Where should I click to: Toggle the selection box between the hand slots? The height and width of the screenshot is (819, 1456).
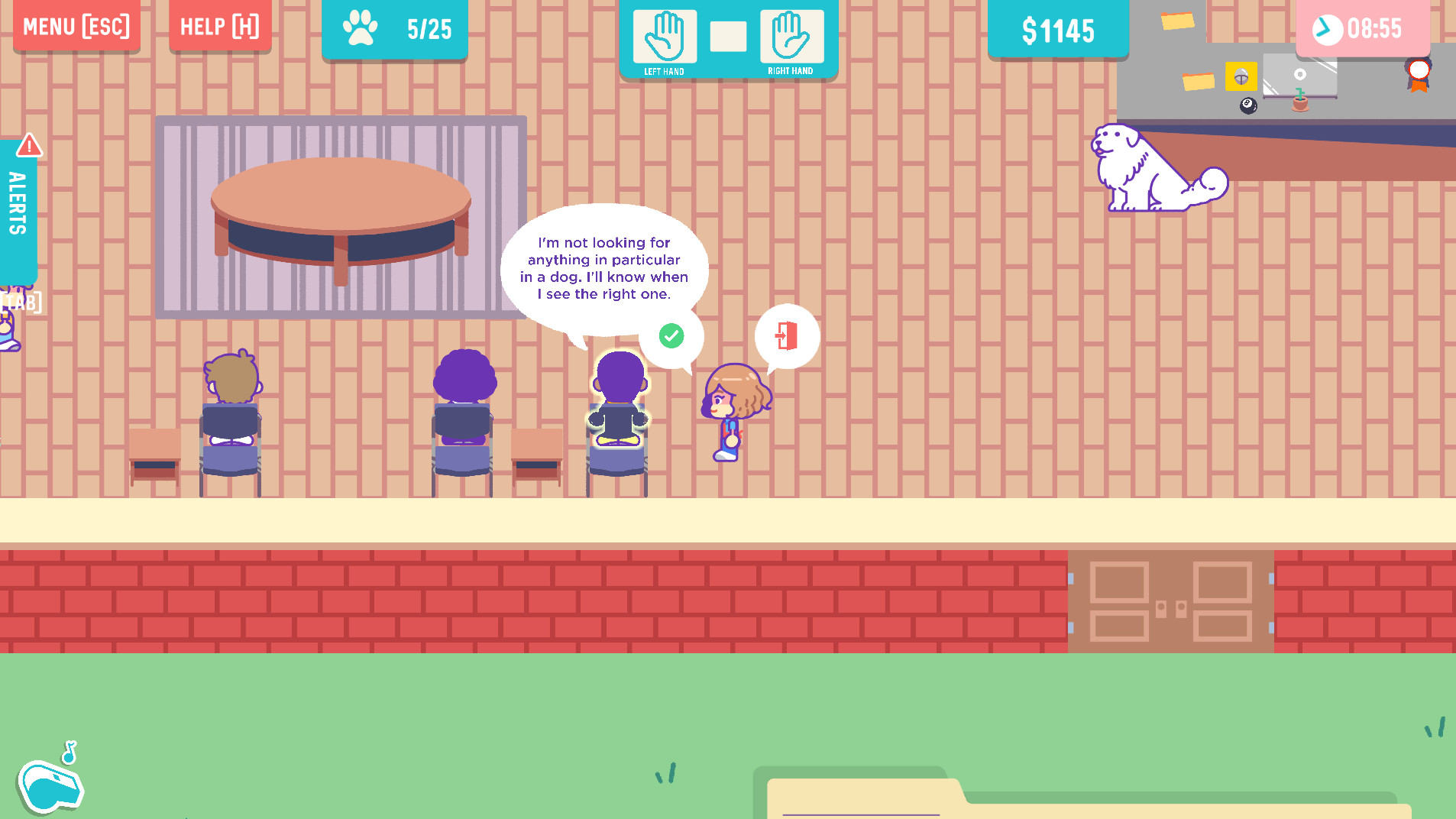click(729, 38)
